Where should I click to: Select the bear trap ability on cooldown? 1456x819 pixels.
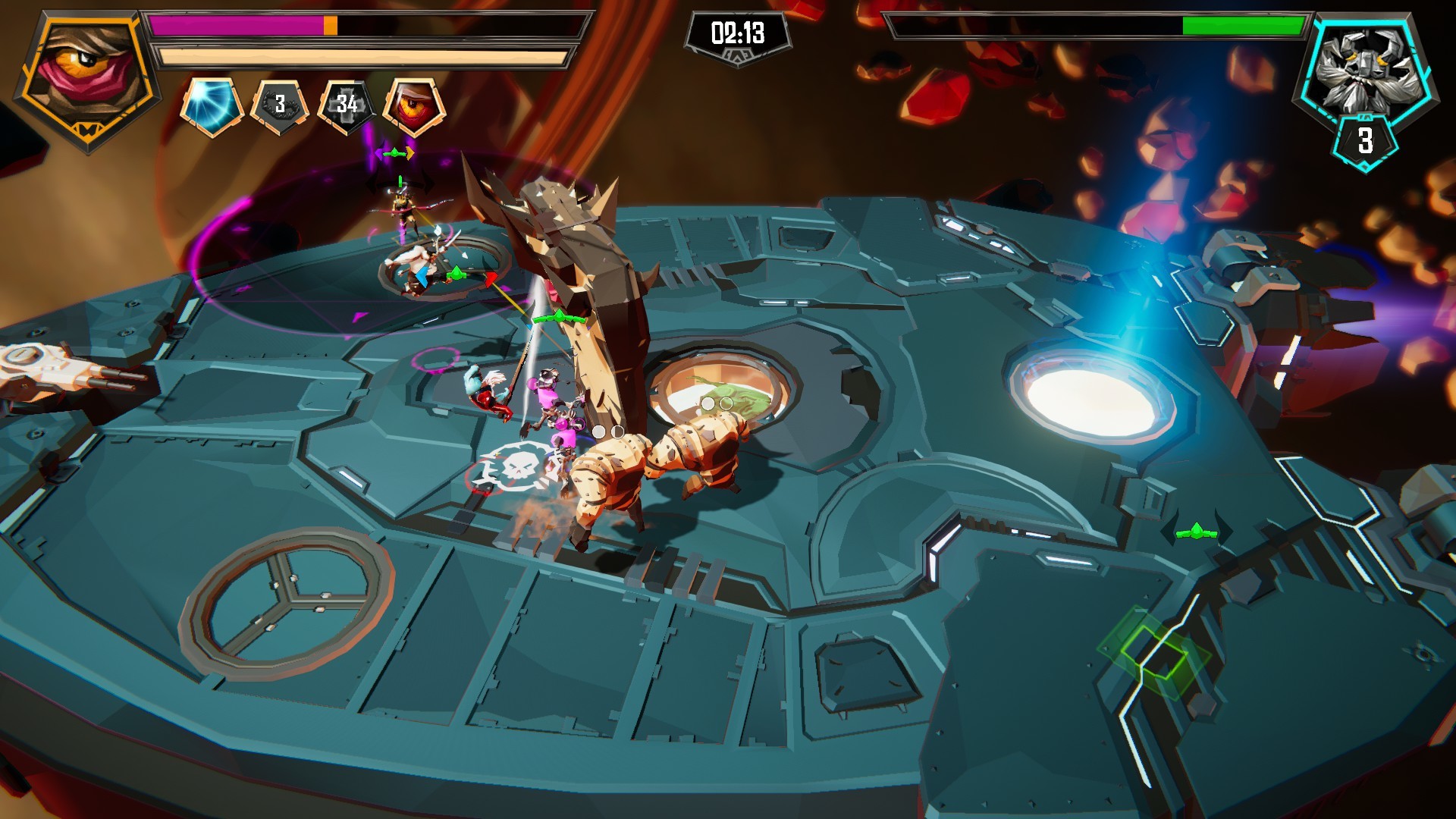pos(280,105)
